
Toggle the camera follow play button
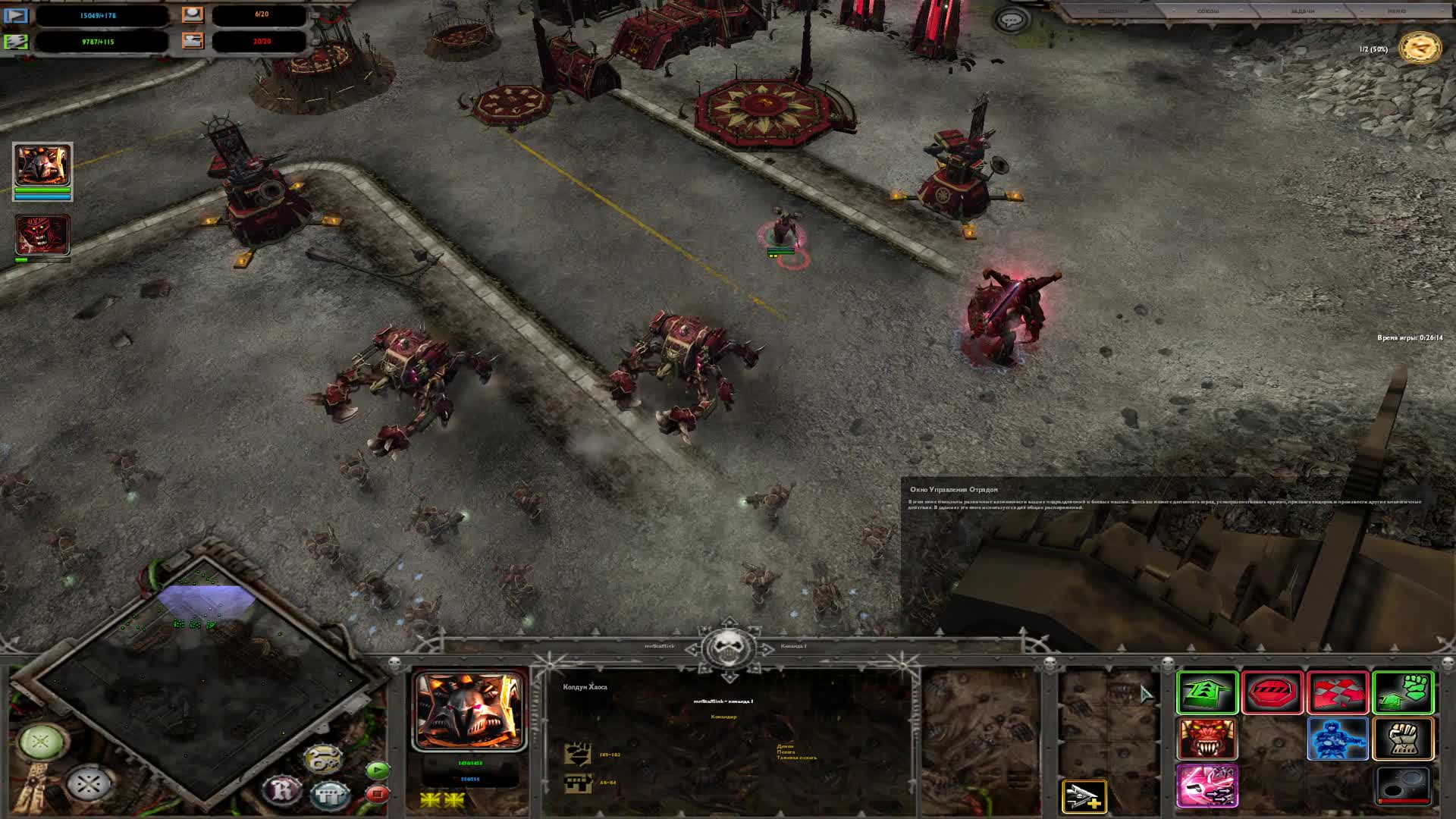coord(377,770)
